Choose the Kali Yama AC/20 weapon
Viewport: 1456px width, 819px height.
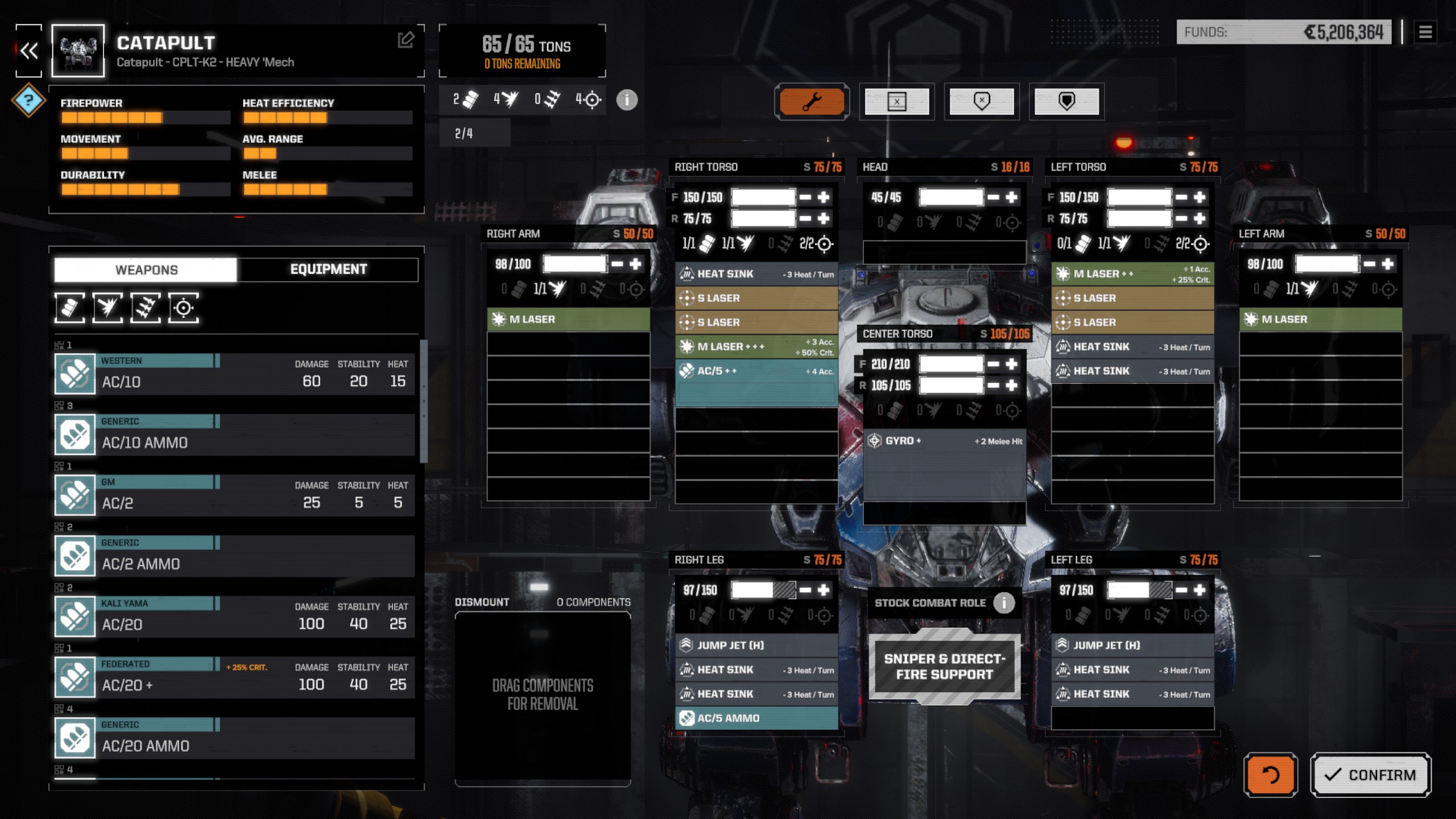click(234, 617)
